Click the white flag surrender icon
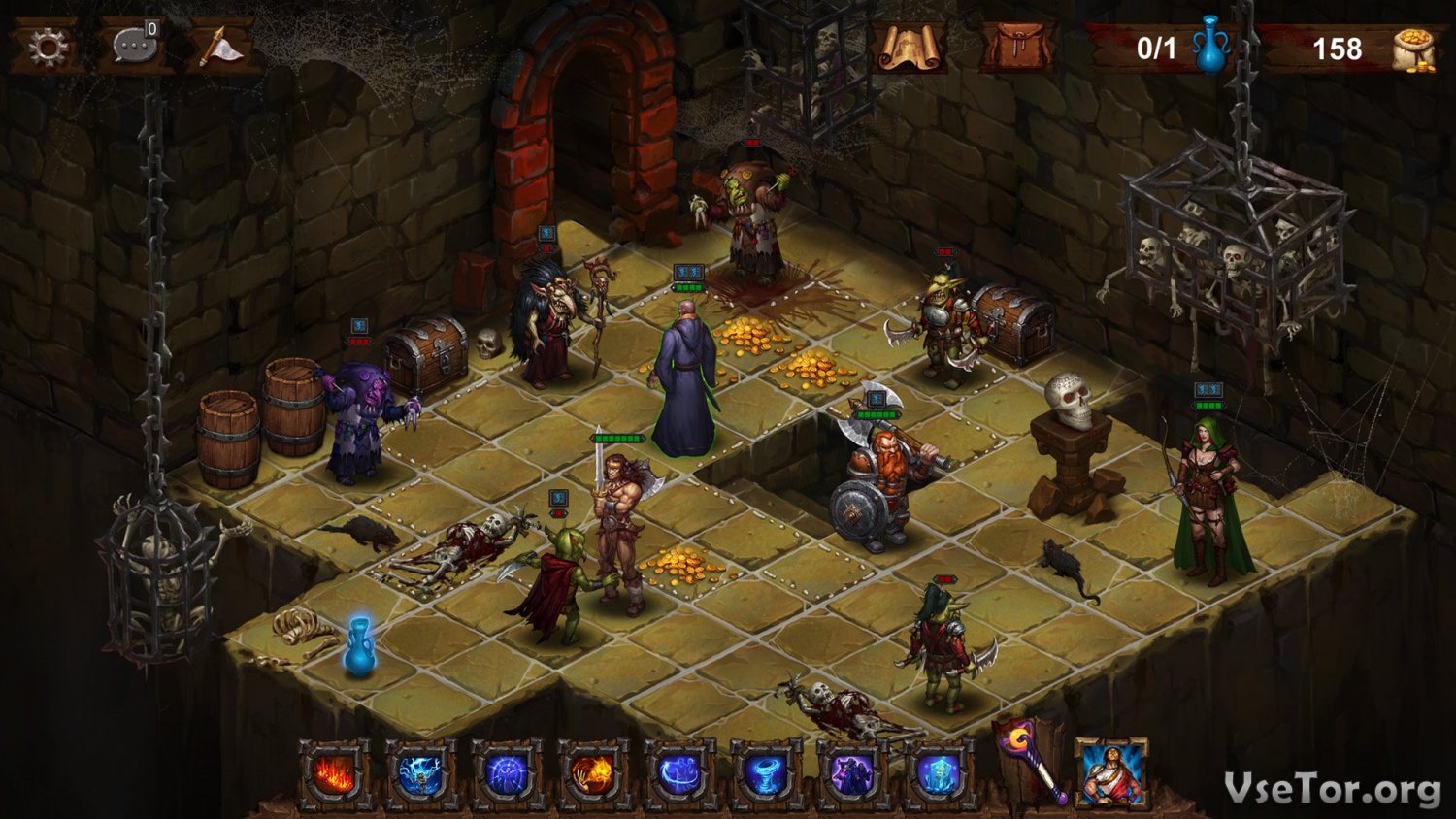The width and height of the screenshot is (1456, 819). [x=219, y=47]
